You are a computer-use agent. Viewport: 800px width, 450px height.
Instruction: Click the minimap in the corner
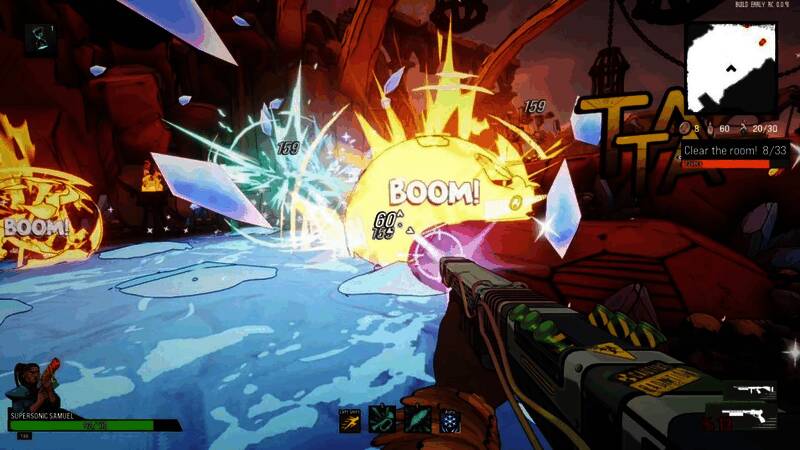(731, 67)
